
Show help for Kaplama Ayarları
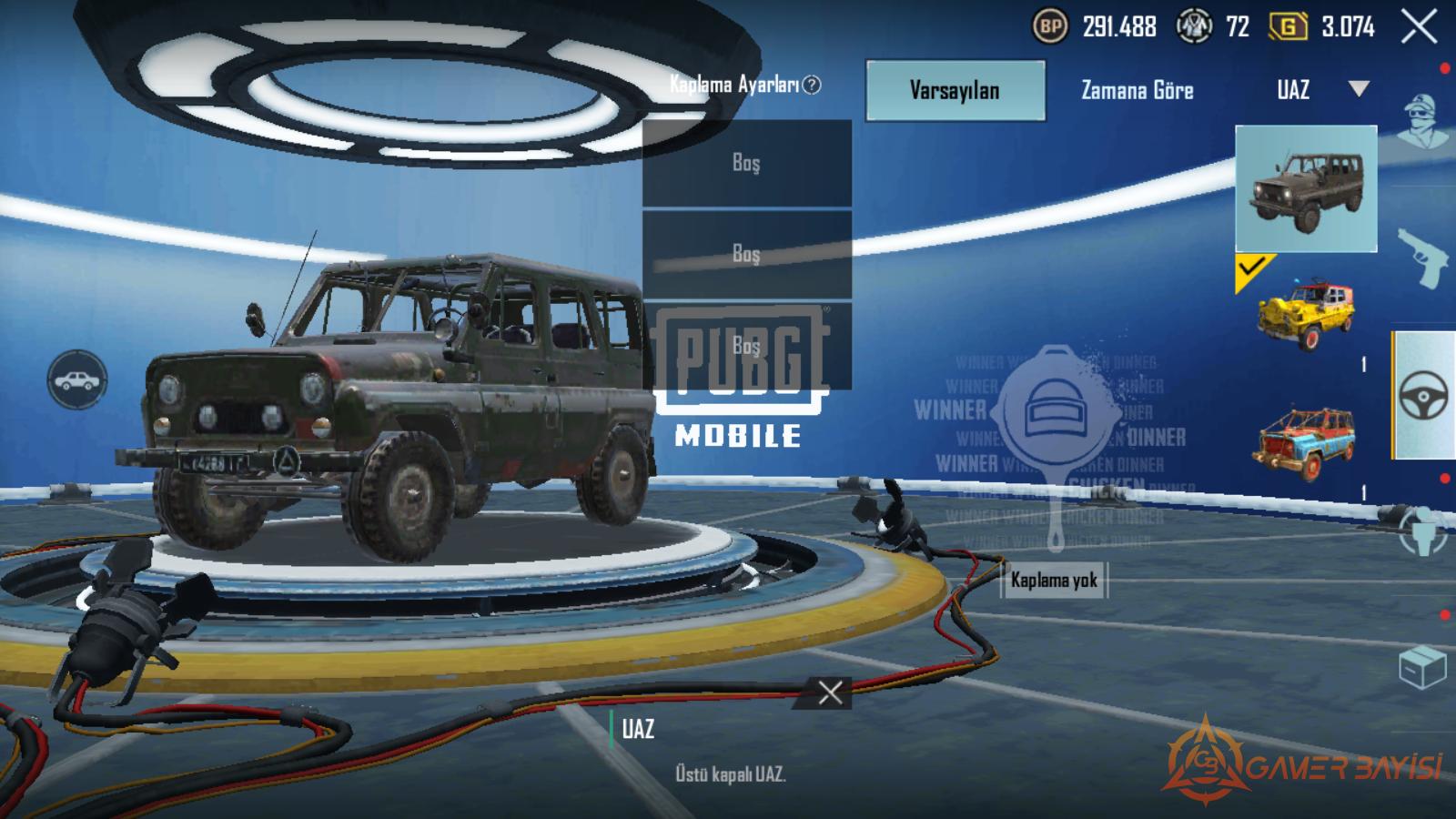pyautogui.click(x=812, y=85)
